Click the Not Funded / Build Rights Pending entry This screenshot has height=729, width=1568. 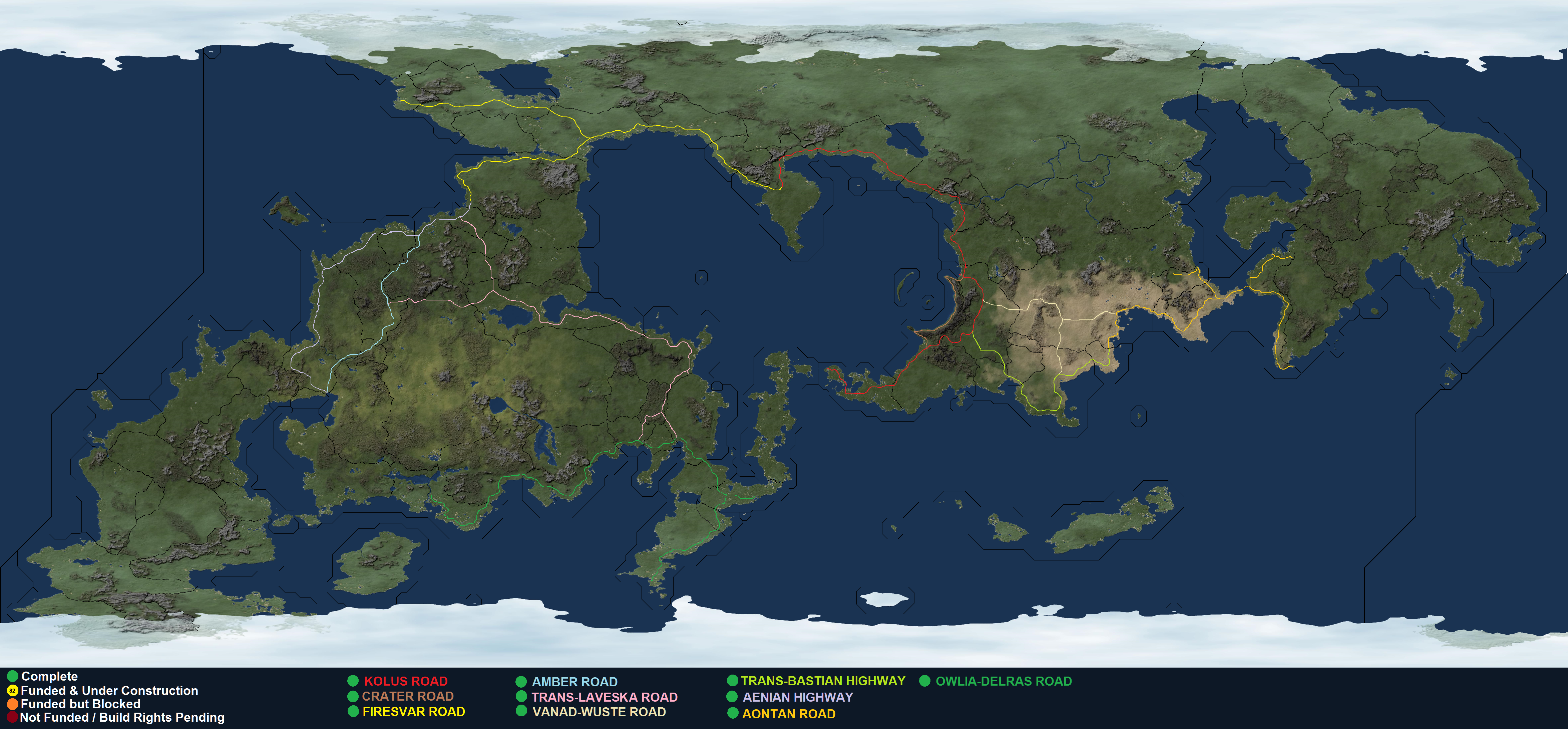(122, 717)
